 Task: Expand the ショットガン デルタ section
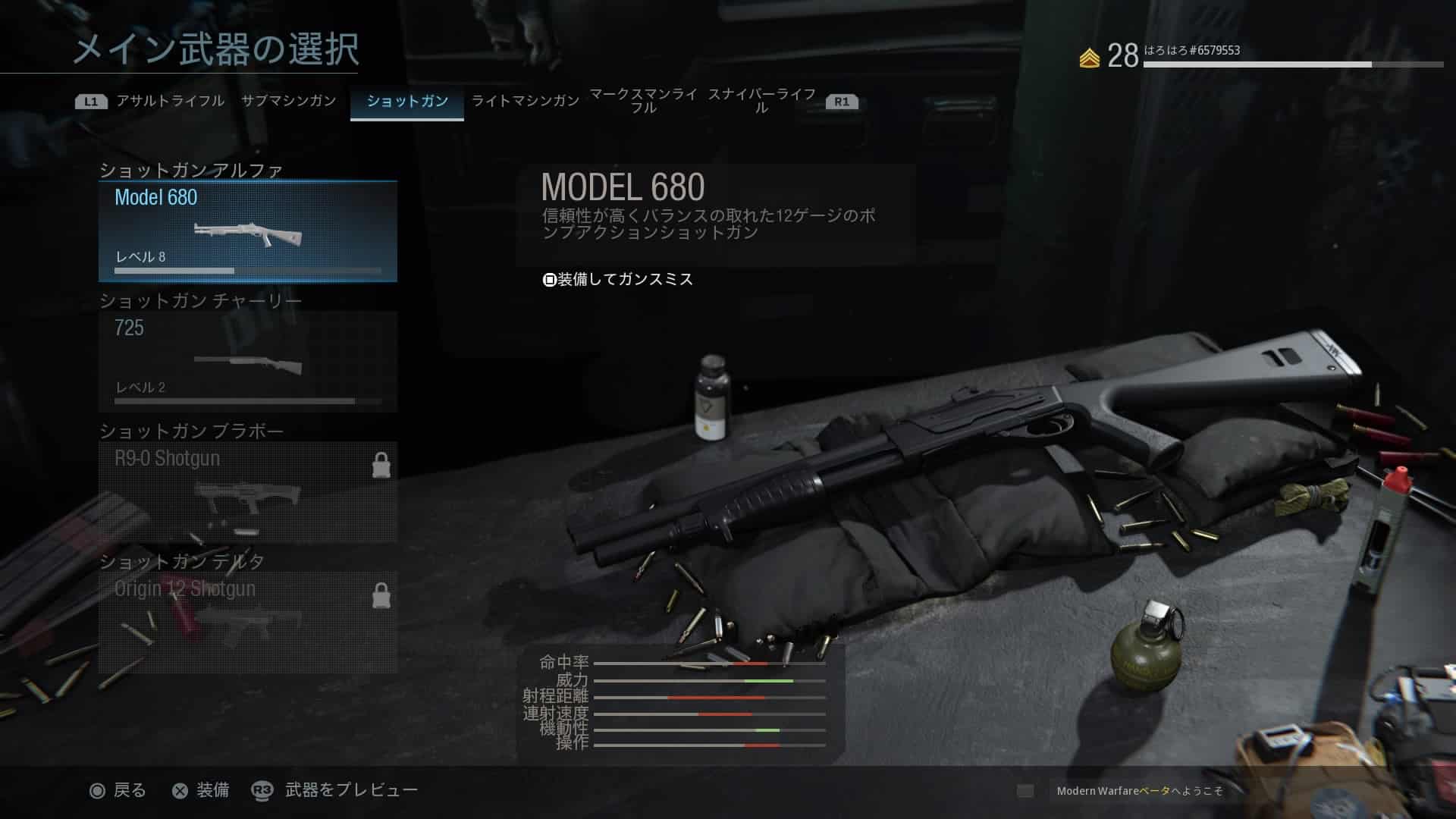(x=182, y=561)
